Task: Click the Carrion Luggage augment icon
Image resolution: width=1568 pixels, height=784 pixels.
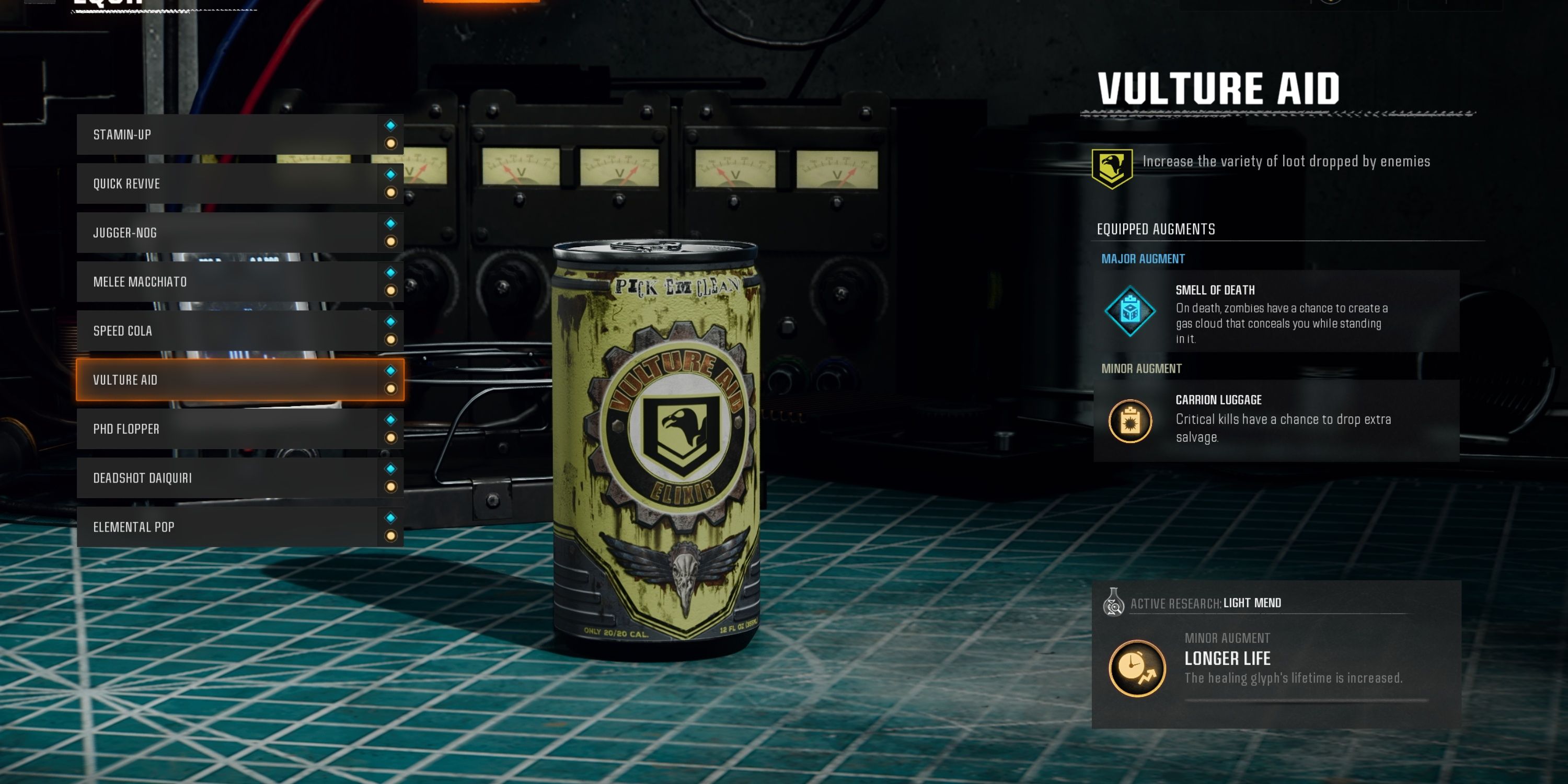Action: point(1131,421)
